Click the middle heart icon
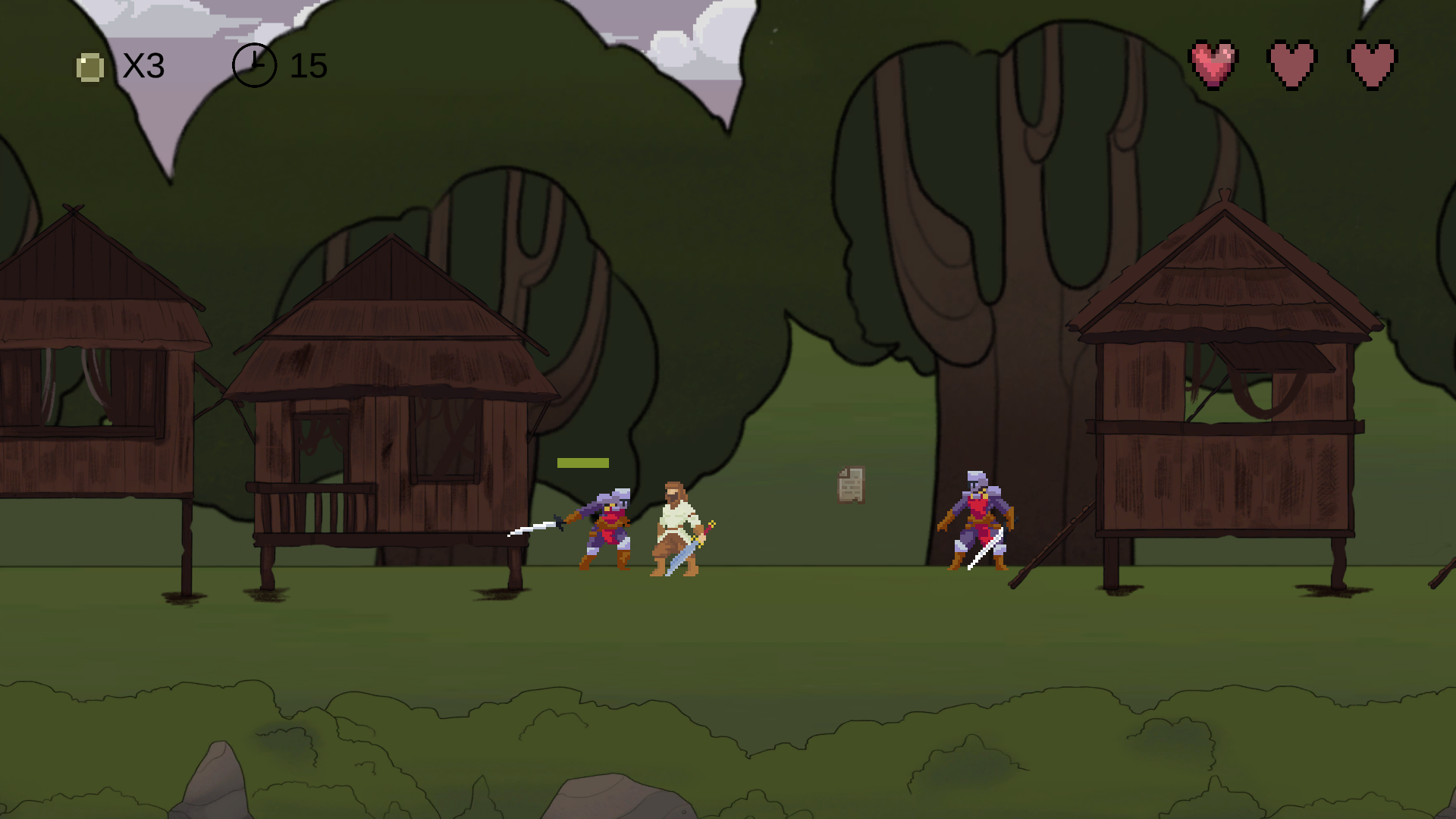The width and height of the screenshot is (1456, 819). pyautogui.click(x=1292, y=62)
